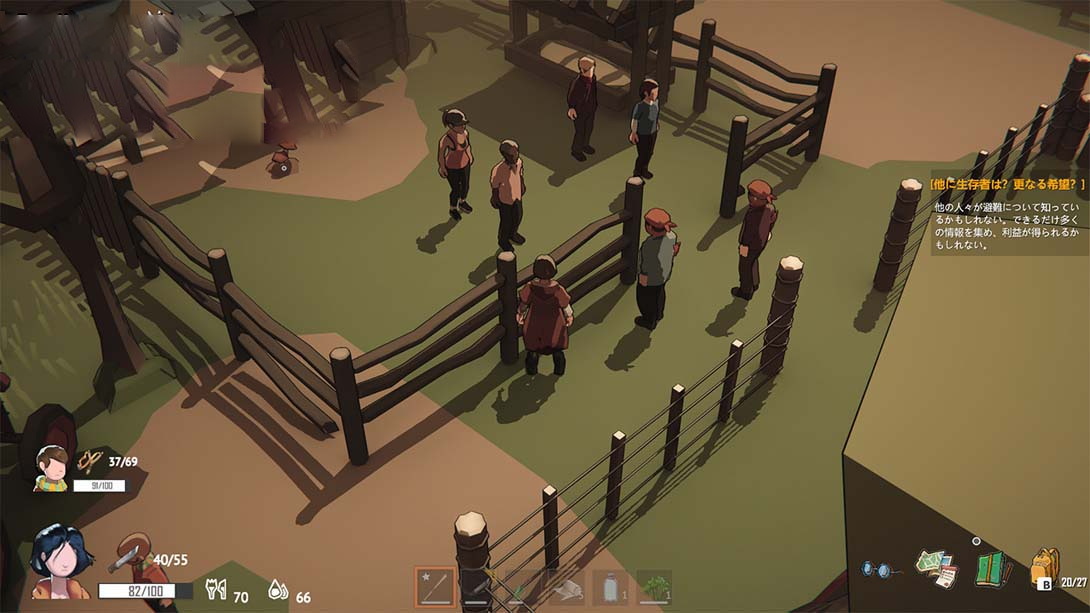Select the cloth rags hotbar slot
This screenshot has width=1090, height=613.
tap(566, 587)
